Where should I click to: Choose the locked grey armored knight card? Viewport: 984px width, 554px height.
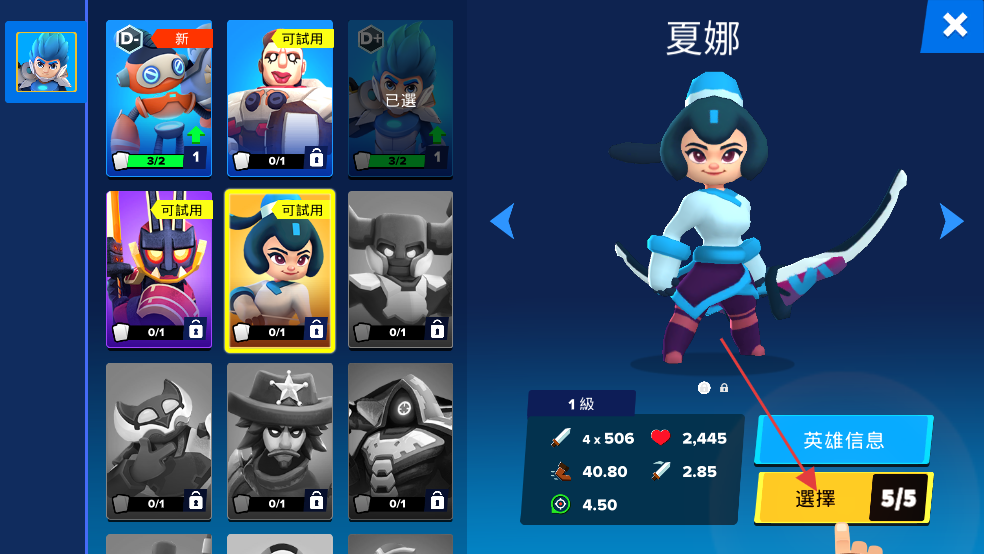400,270
